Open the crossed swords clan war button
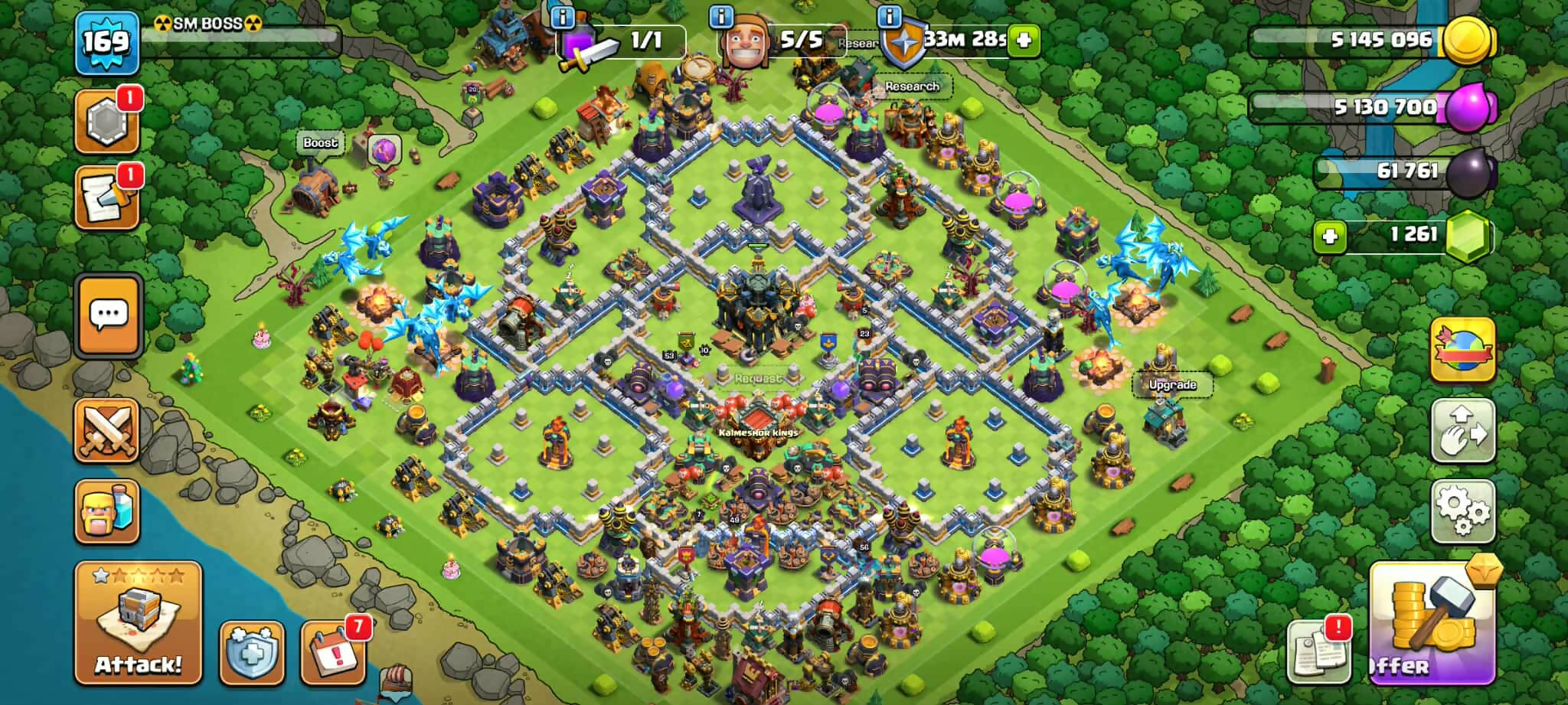Image resolution: width=1568 pixels, height=705 pixels. [107, 430]
